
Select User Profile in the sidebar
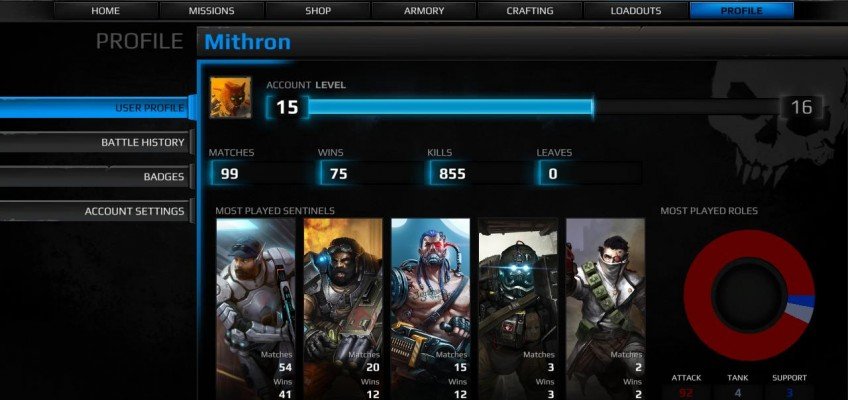pos(97,108)
